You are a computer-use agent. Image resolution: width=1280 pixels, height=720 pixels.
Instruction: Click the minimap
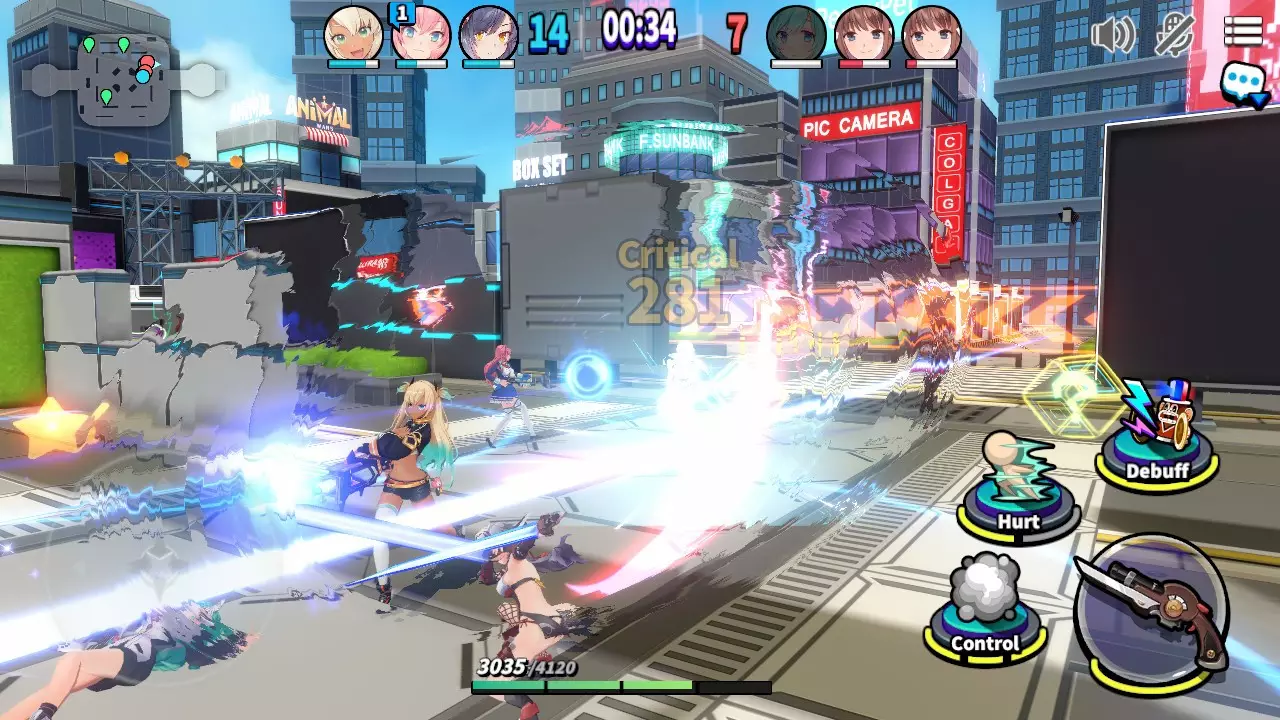[x=124, y=77]
